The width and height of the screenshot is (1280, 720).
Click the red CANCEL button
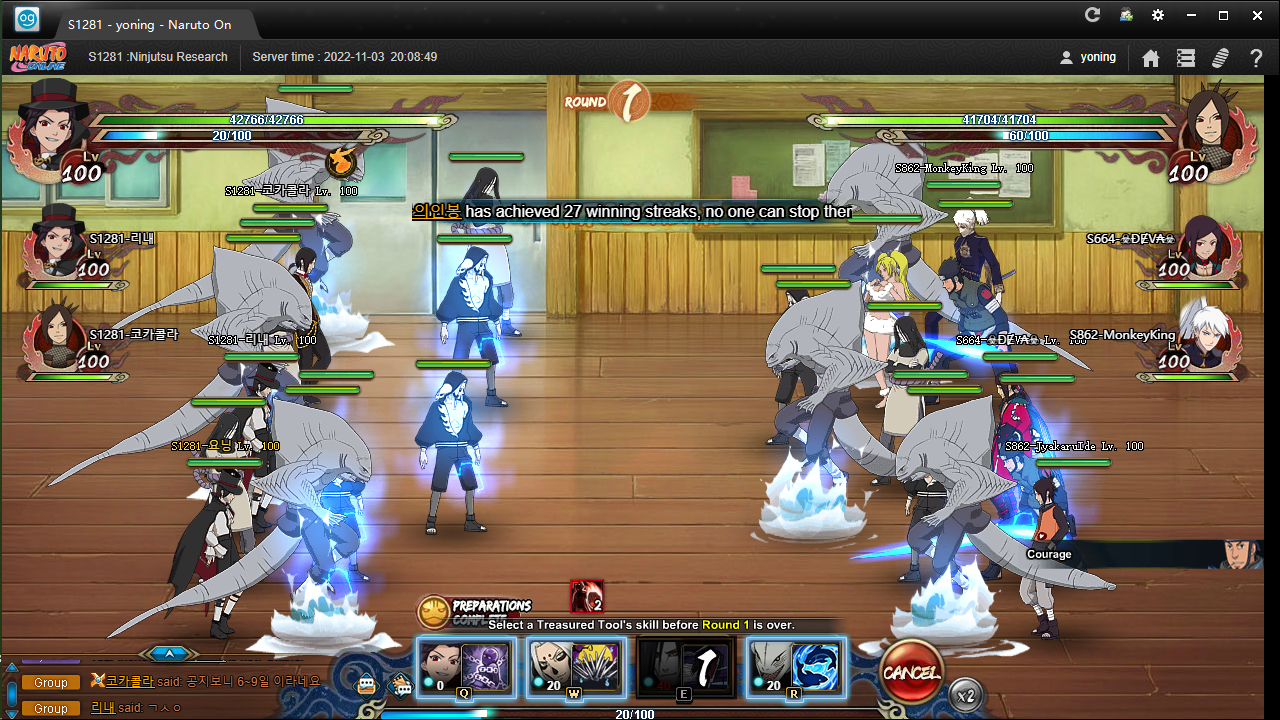point(911,672)
